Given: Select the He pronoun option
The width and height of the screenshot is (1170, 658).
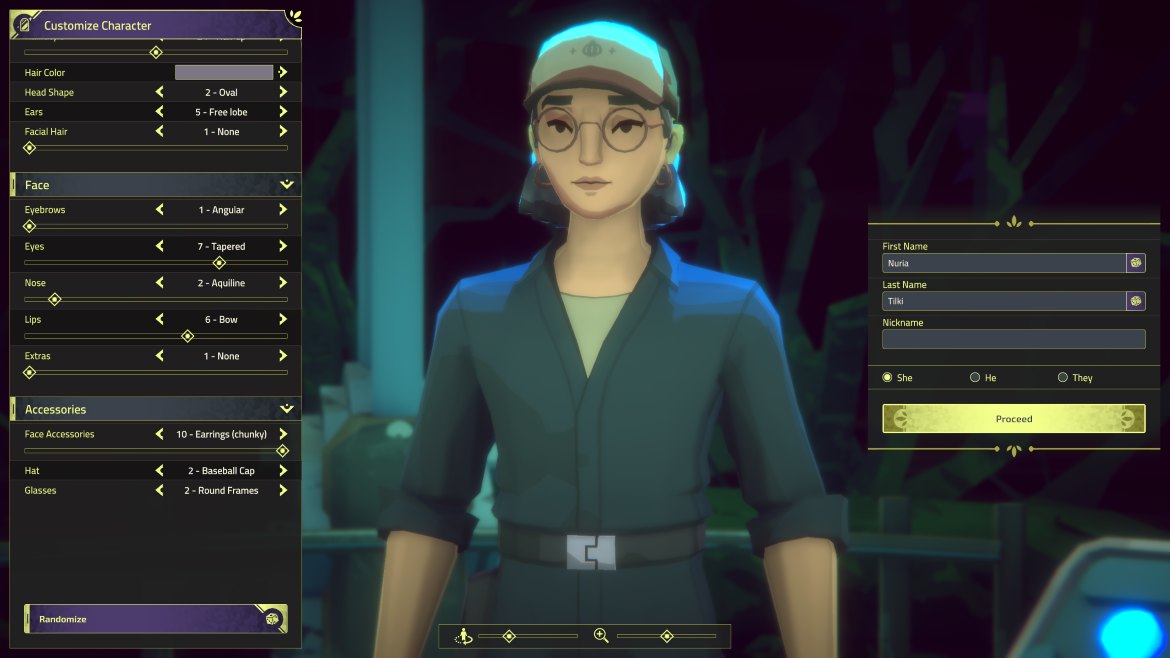Looking at the screenshot, I should pyautogui.click(x=975, y=378).
